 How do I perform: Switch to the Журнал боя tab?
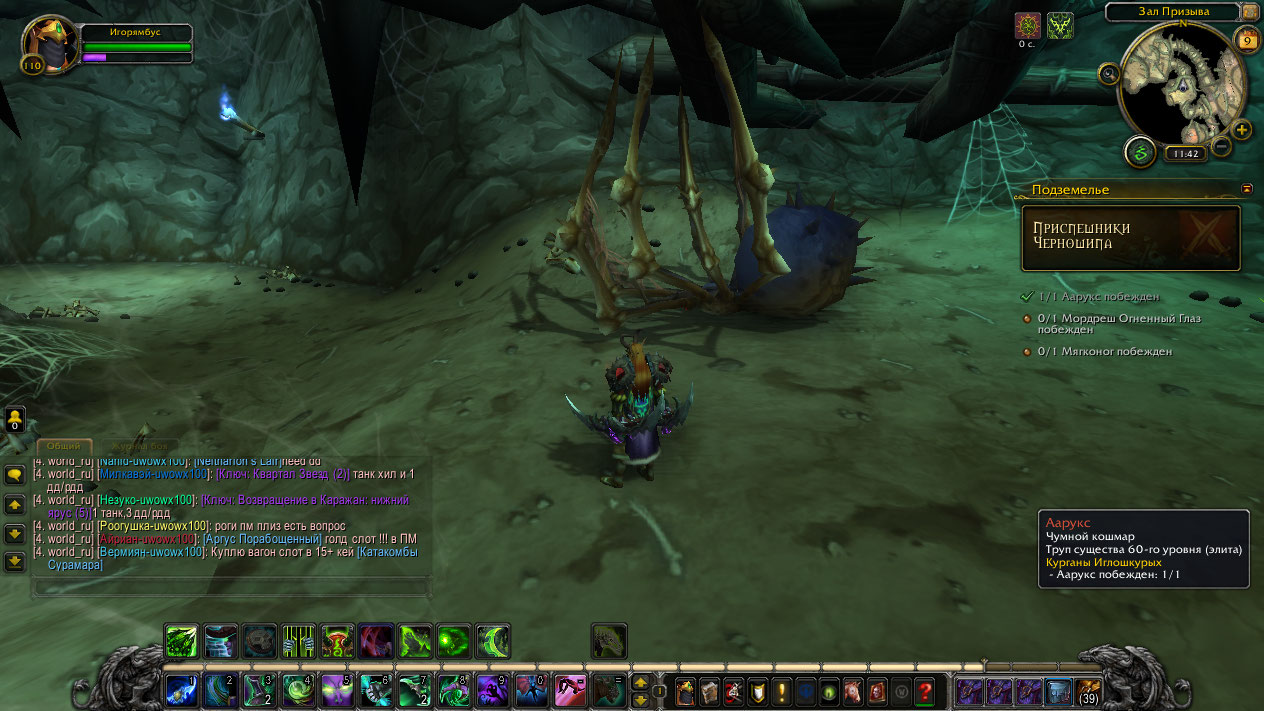click(x=140, y=446)
